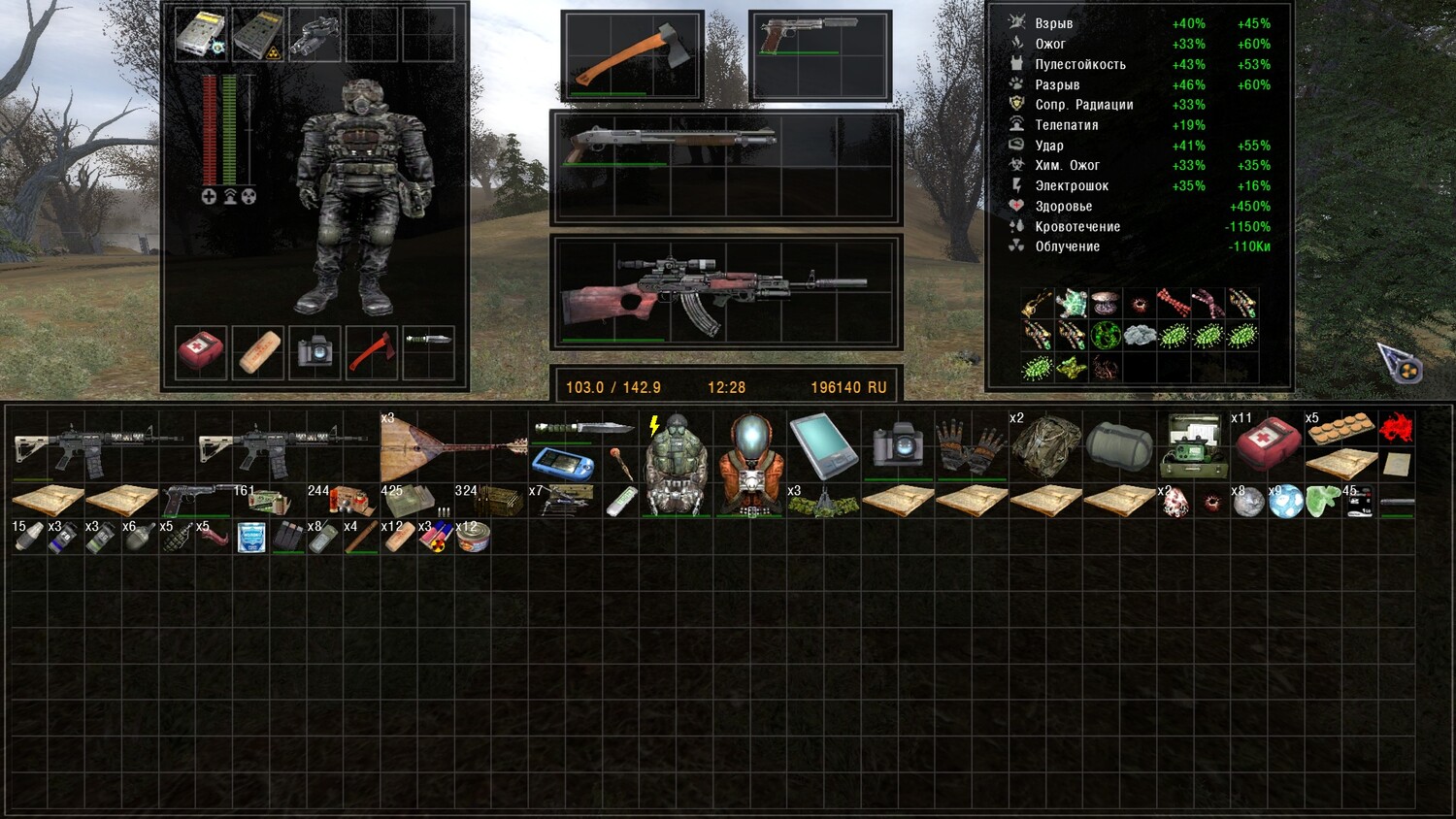Use the red medkit quick slot

click(x=201, y=351)
